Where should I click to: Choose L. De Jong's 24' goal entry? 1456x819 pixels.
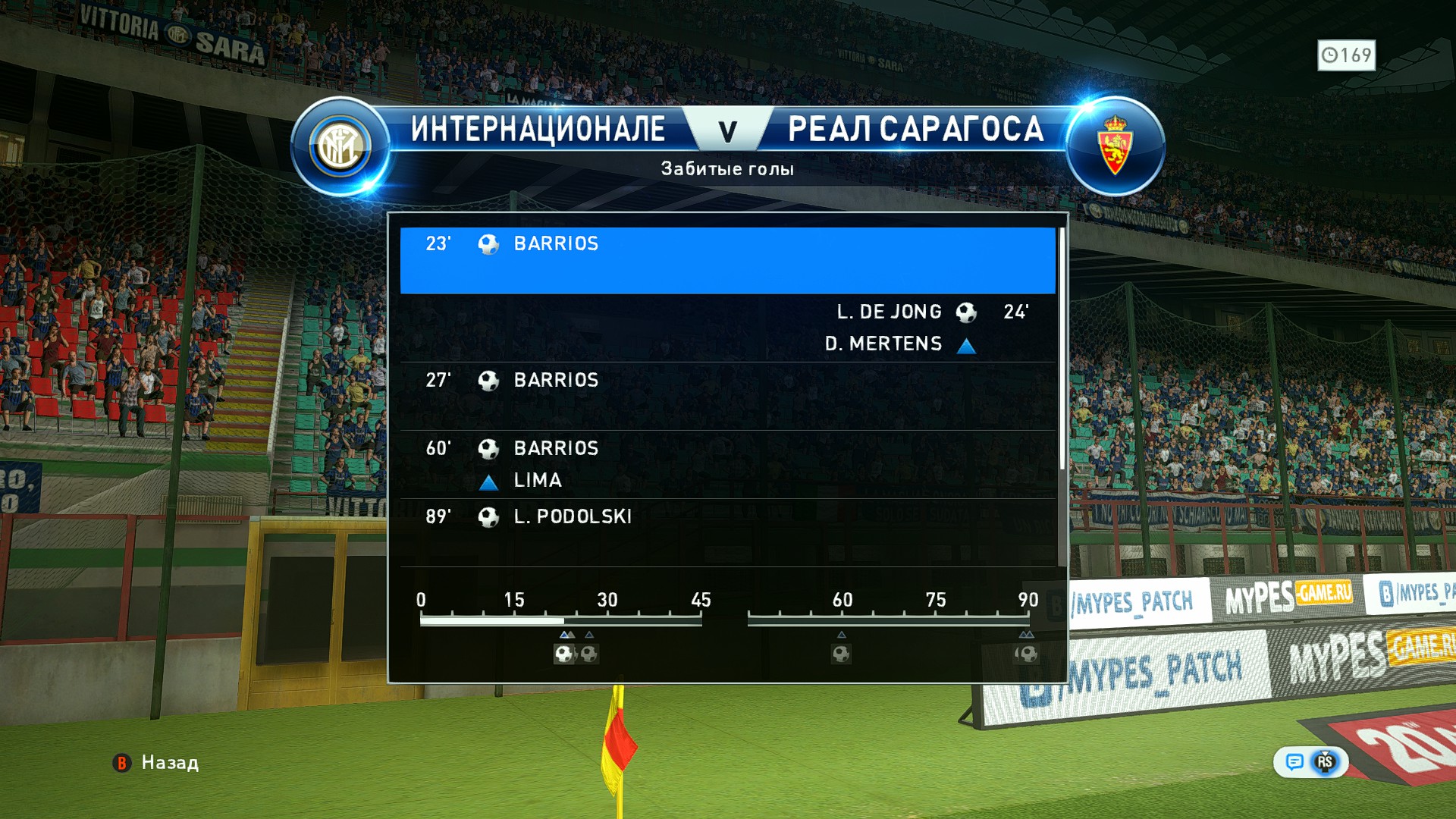(x=726, y=328)
